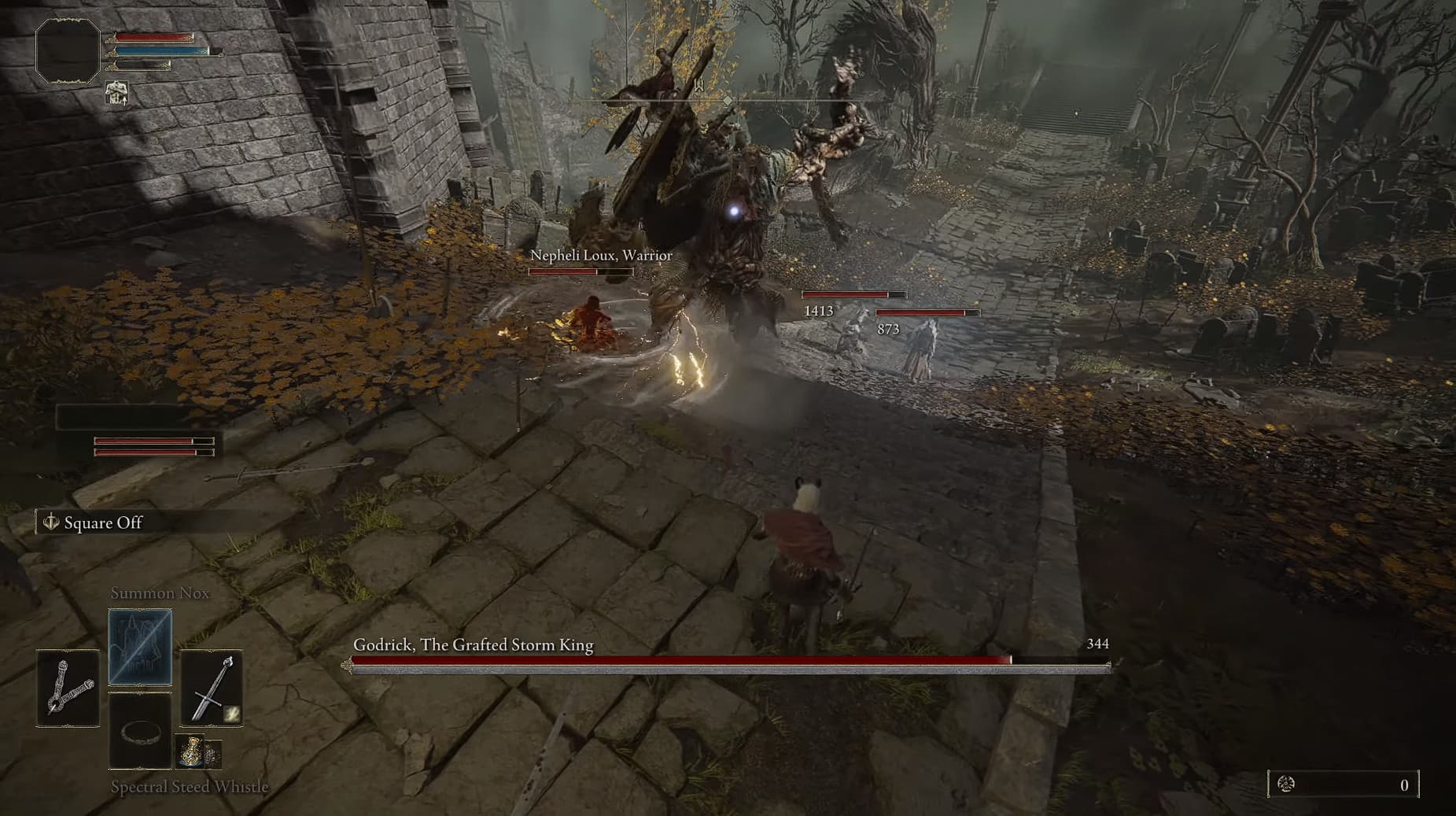Click the empty octagonal portrait frame
The width and height of the screenshot is (1456, 816).
(x=68, y=51)
